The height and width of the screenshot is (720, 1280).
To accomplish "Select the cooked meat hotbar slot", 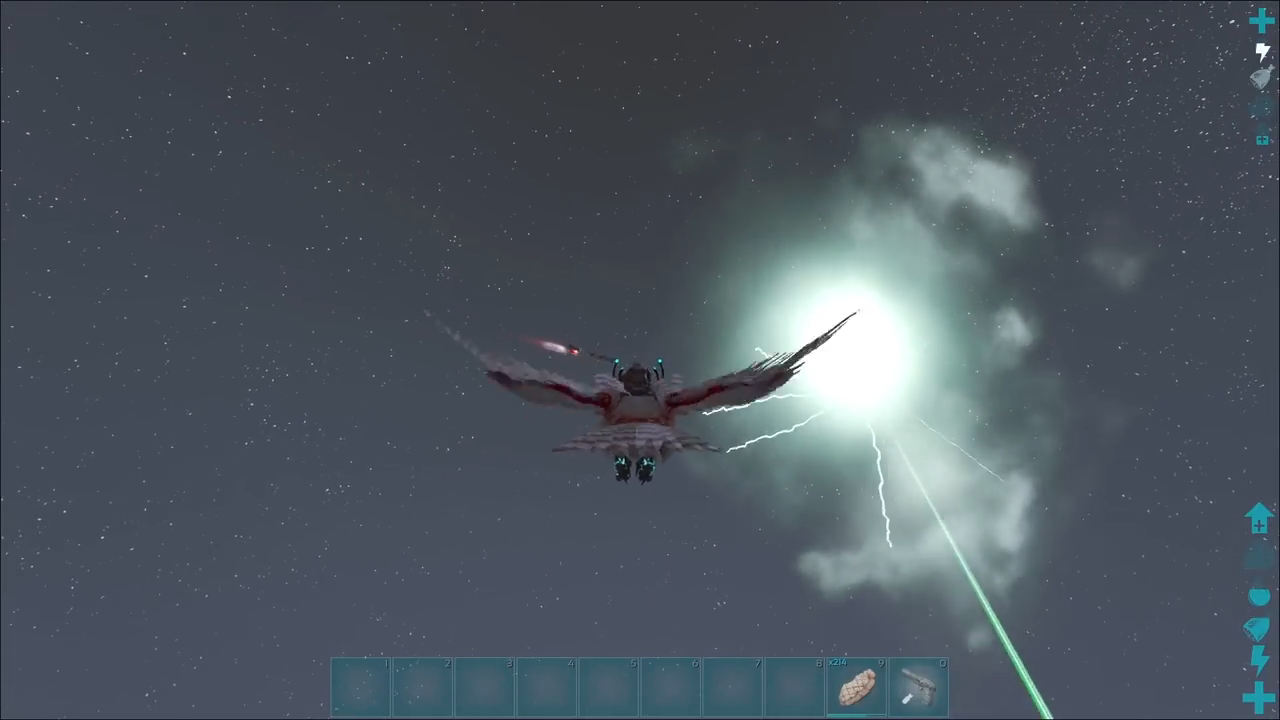I will pyautogui.click(x=856, y=687).
